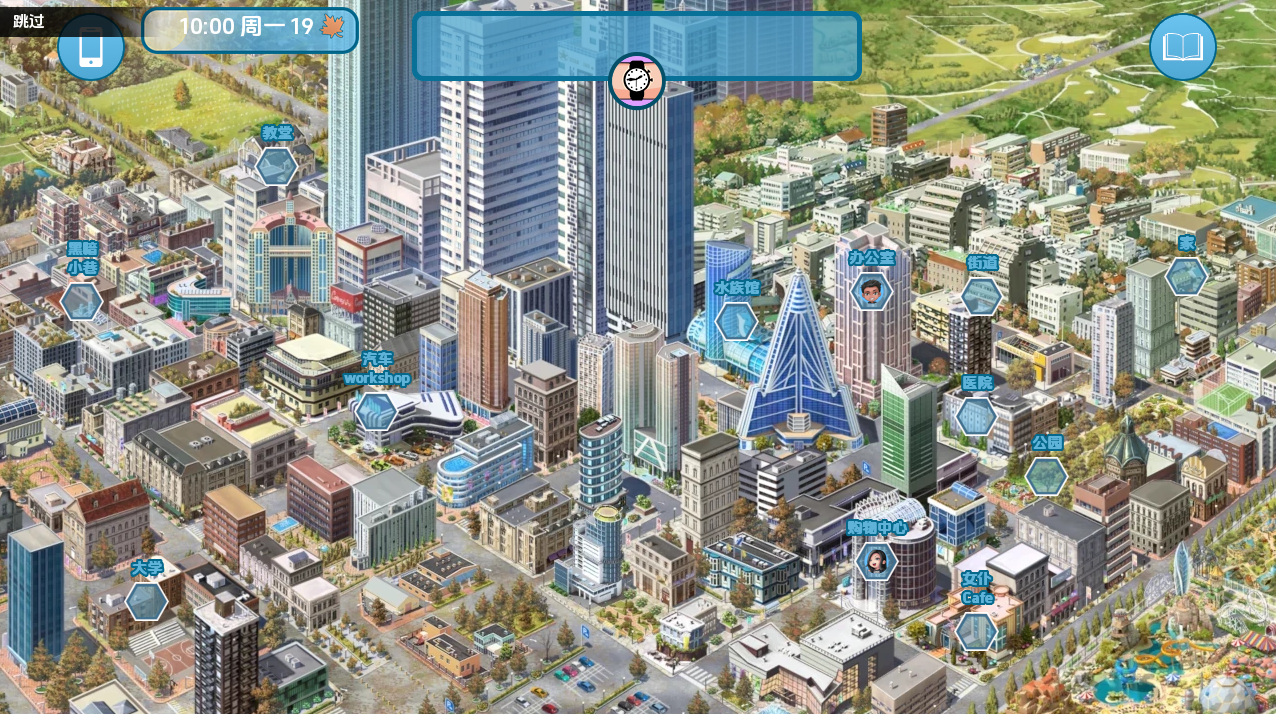Visit the 医院 map marker

(976, 416)
